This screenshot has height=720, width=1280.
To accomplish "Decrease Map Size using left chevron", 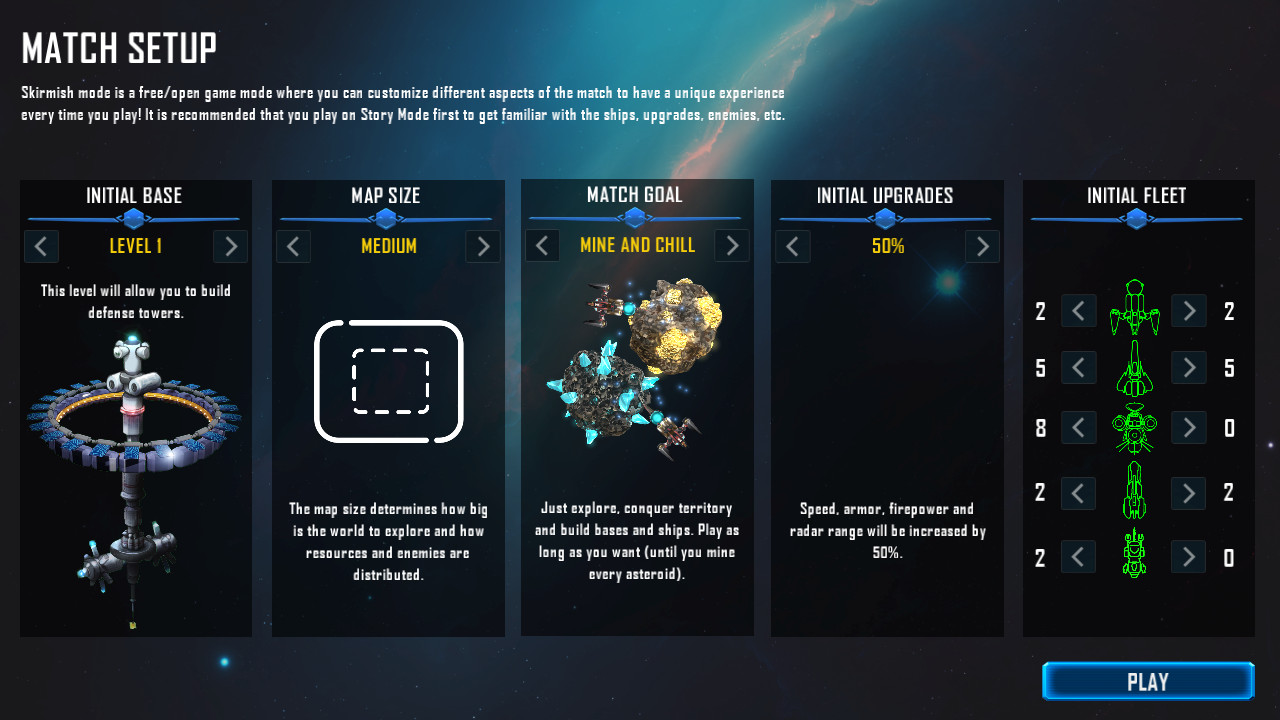I will 293,246.
